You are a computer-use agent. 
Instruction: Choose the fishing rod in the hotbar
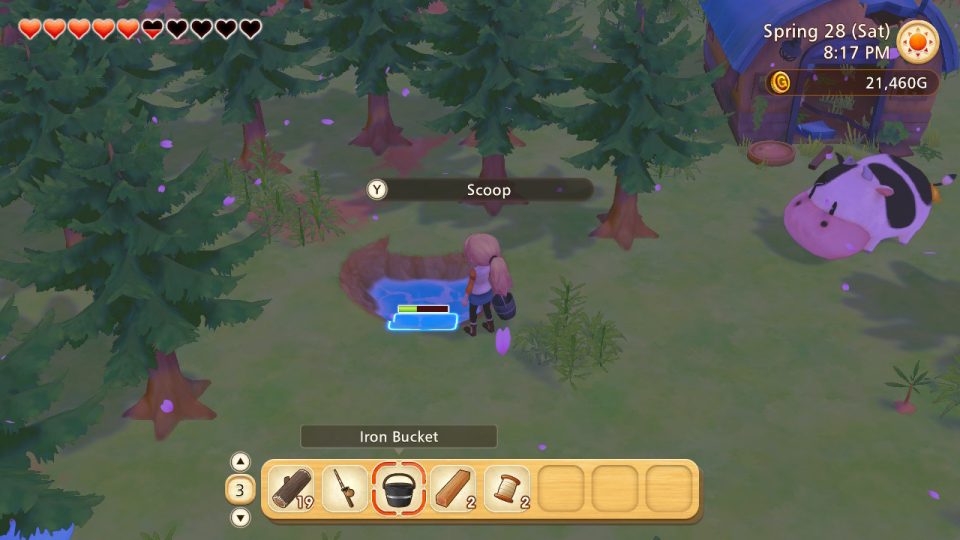[345, 489]
